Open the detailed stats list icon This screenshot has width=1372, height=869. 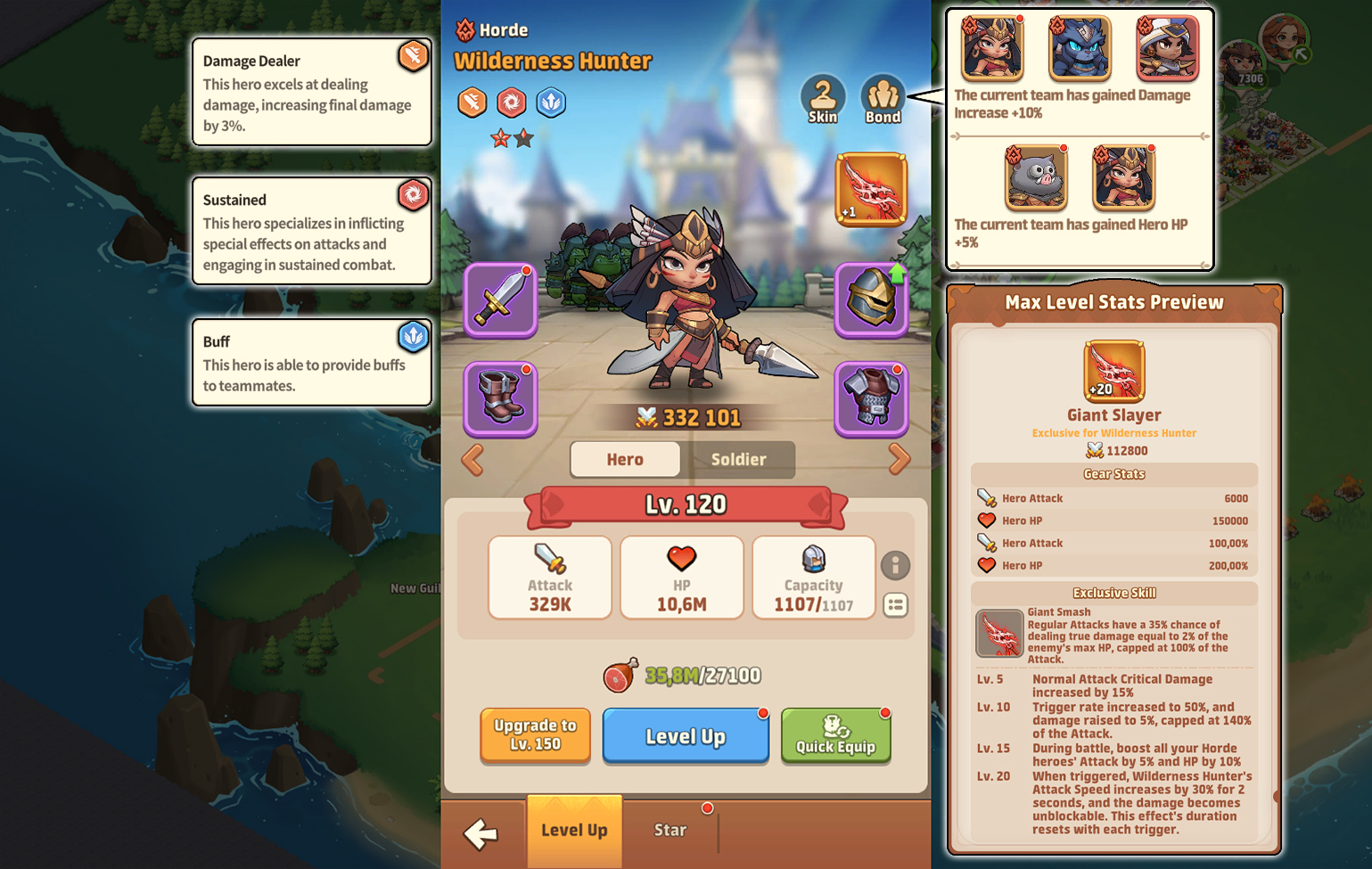point(896,606)
